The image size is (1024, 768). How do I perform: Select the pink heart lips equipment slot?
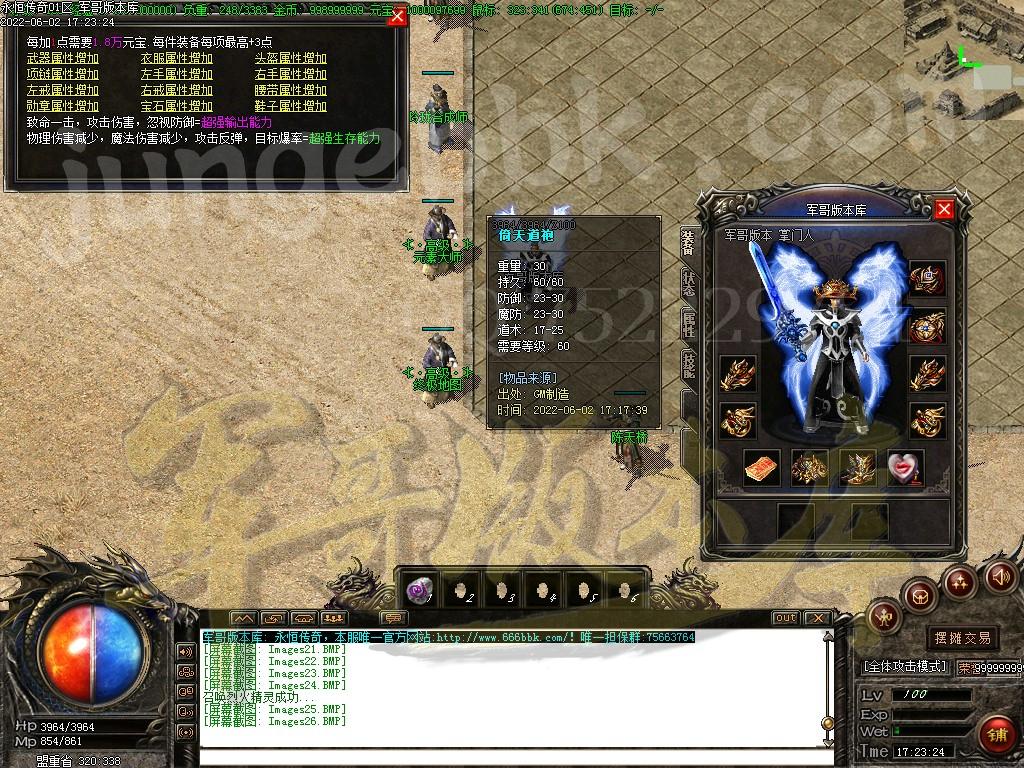tap(904, 467)
